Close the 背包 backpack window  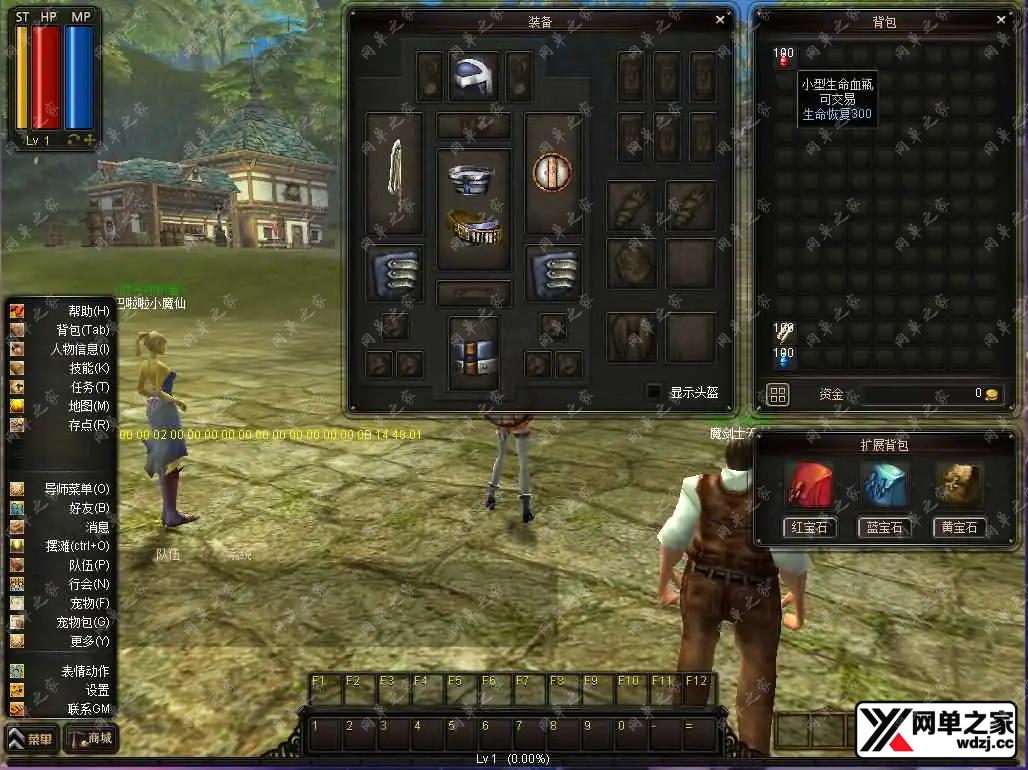(x=1002, y=19)
